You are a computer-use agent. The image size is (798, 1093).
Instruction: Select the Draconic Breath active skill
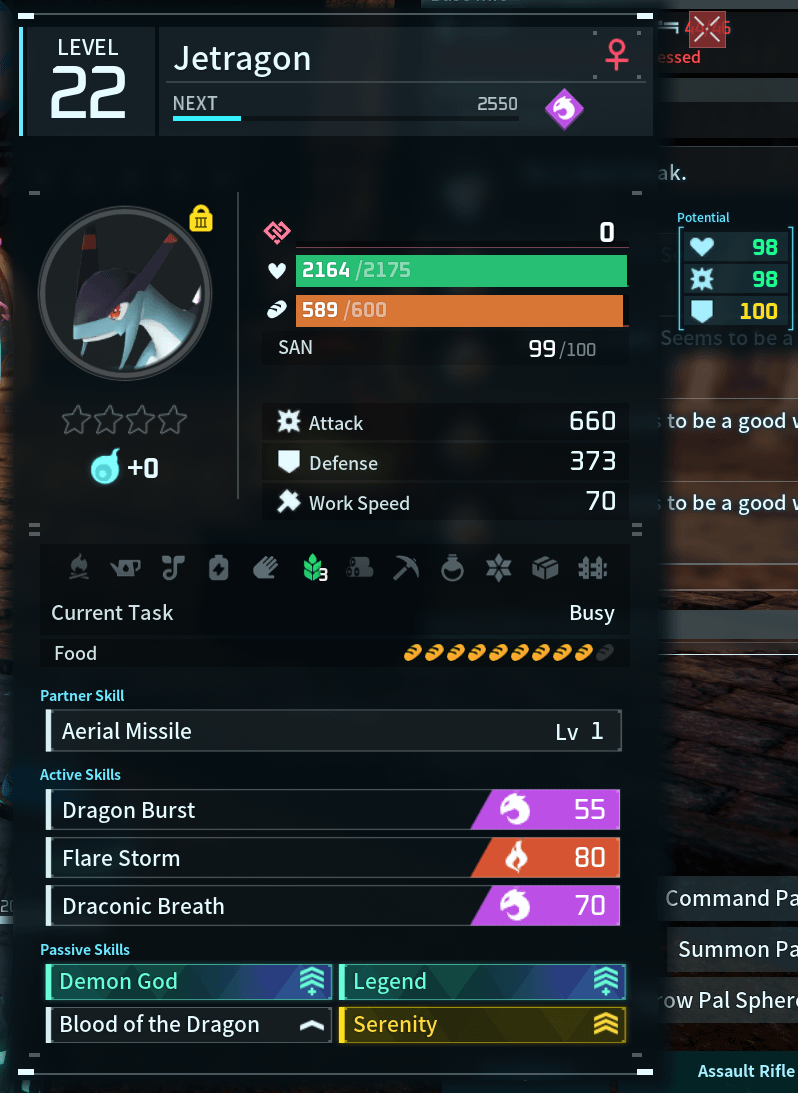(333, 906)
